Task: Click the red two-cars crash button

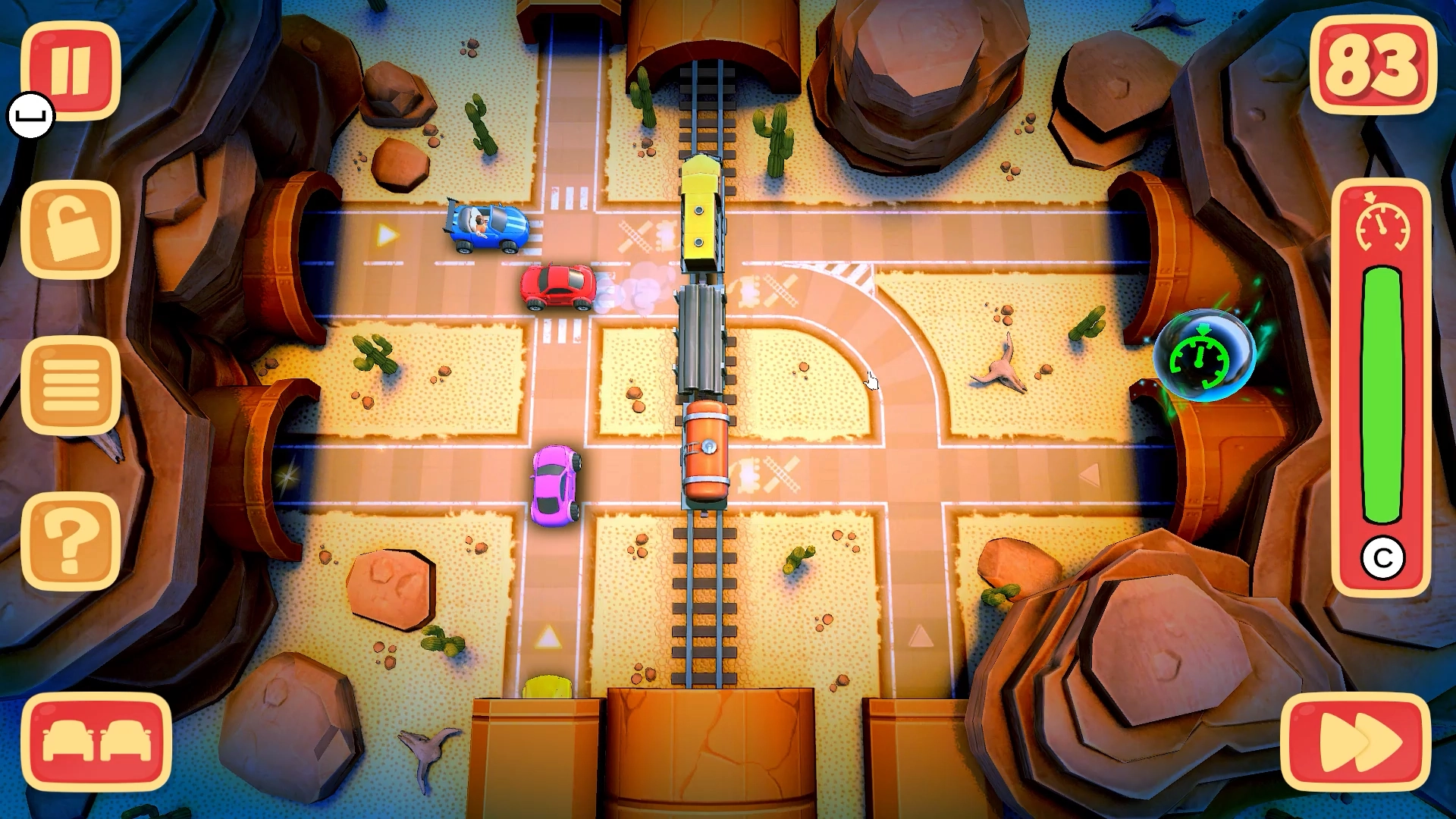Action: coord(96,742)
